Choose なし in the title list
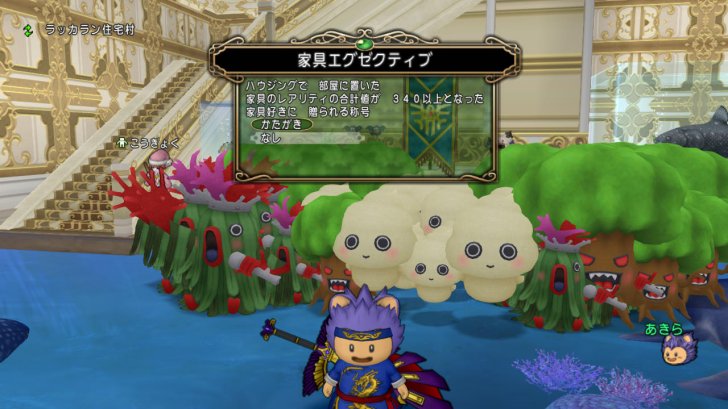The width and height of the screenshot is (728, 409). [x=271, y=138]
